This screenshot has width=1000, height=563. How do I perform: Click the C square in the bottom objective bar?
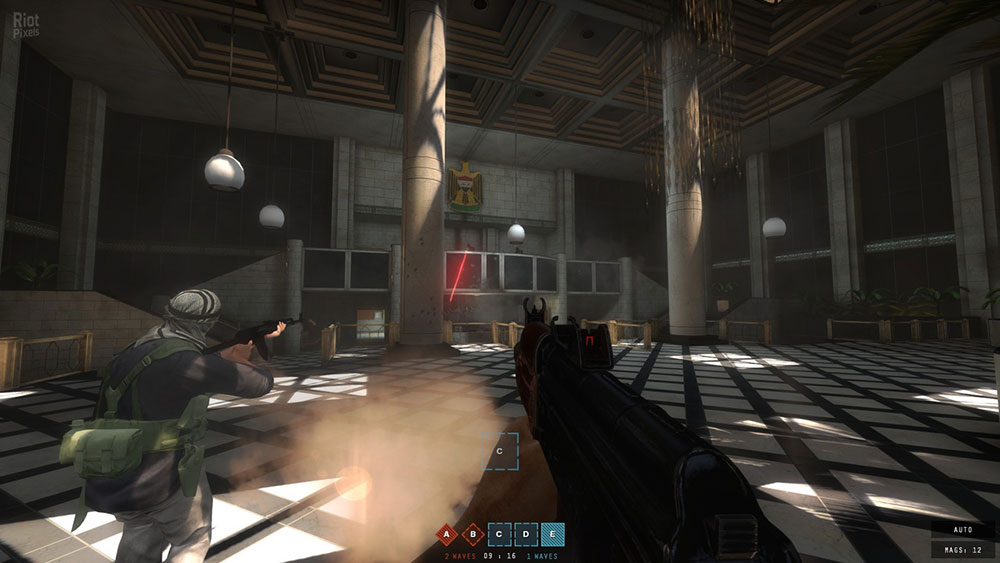pyautogui.click(x=500, y=534)
